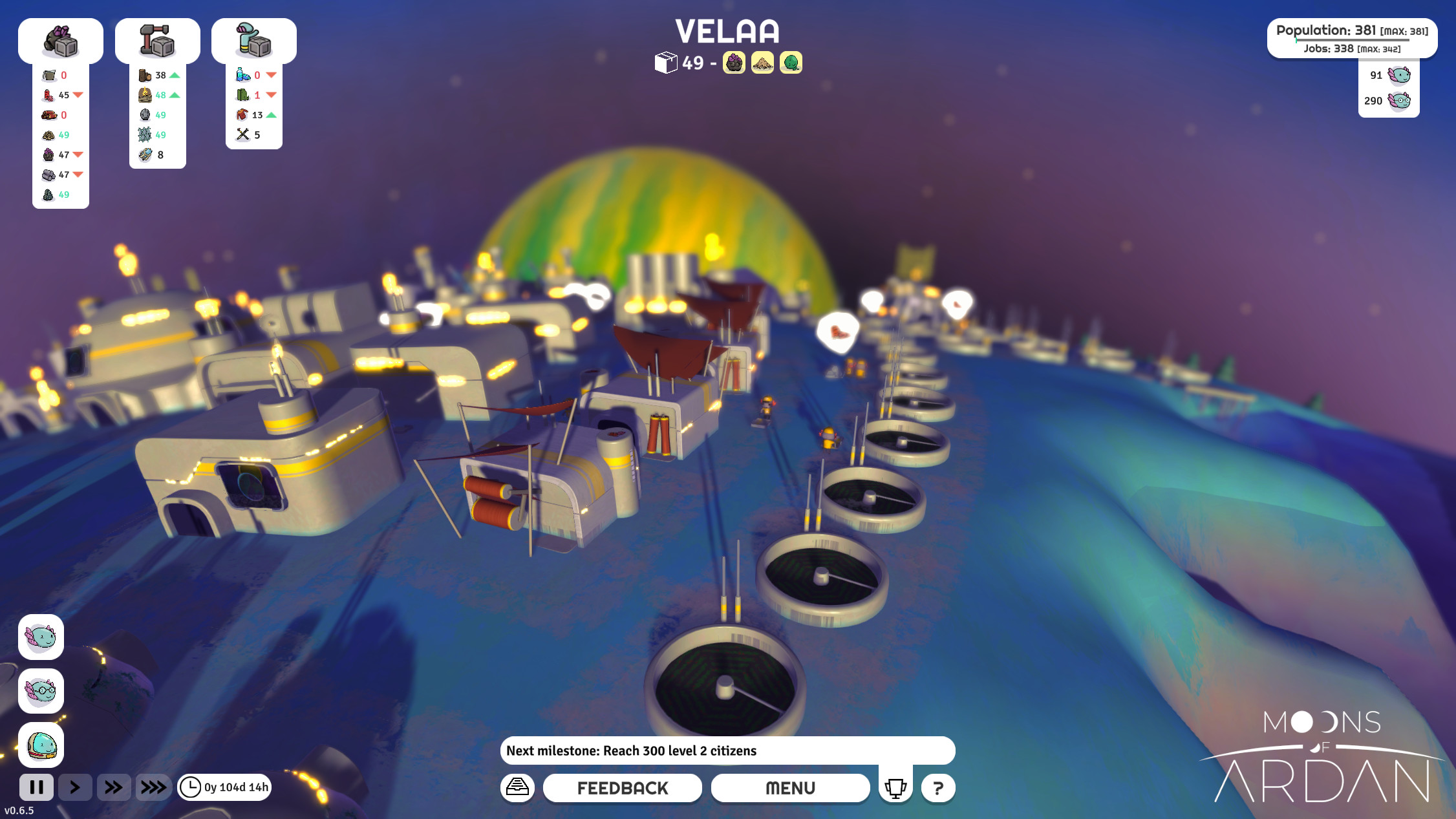Open help with the question mark button

click(939, 787)
